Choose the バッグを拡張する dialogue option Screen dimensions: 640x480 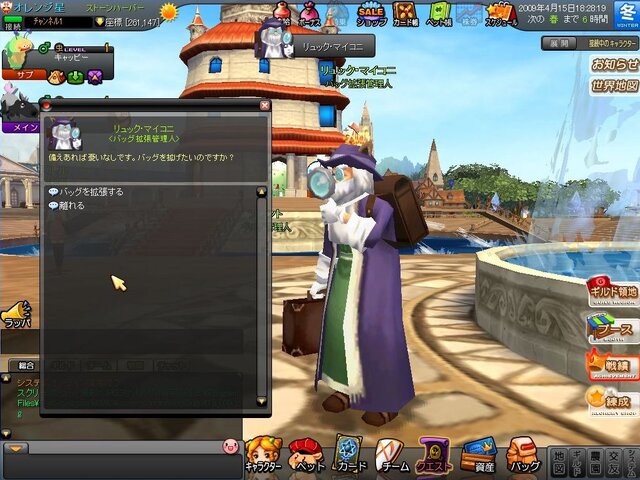pyautogui.click(x=90, y=191)
